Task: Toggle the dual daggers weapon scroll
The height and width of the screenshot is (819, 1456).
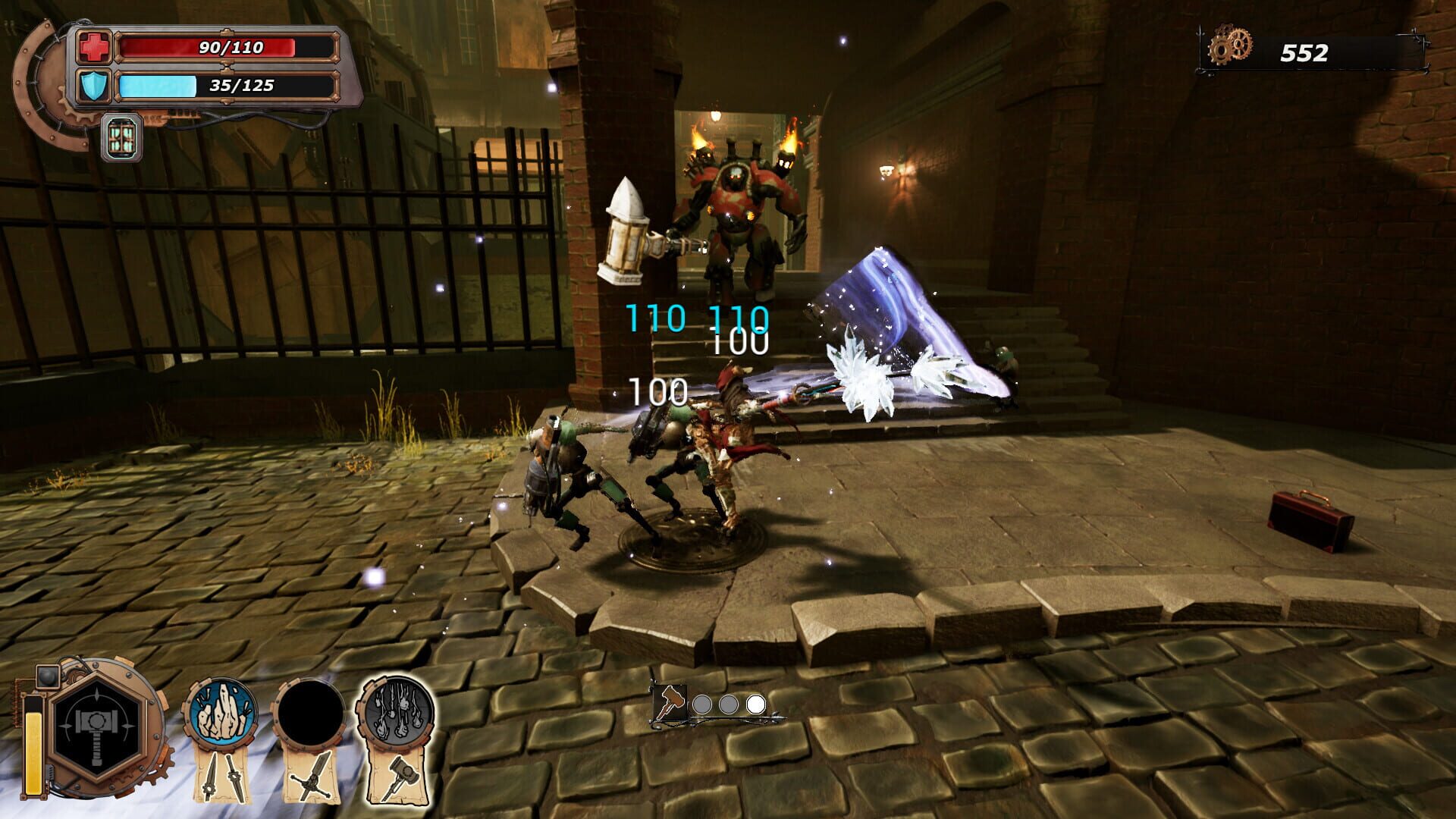Action: tap(219, 775)
